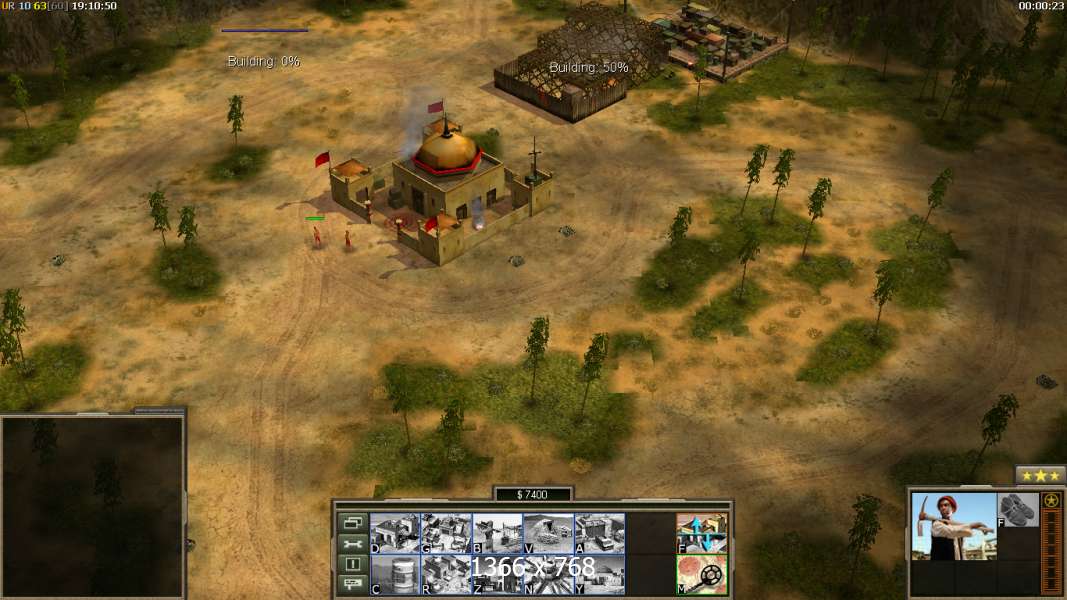Select the build icon labeled Y
The height and width of the screenshot is (600, 1067).
pyautogui.click(x=599, y=574)
